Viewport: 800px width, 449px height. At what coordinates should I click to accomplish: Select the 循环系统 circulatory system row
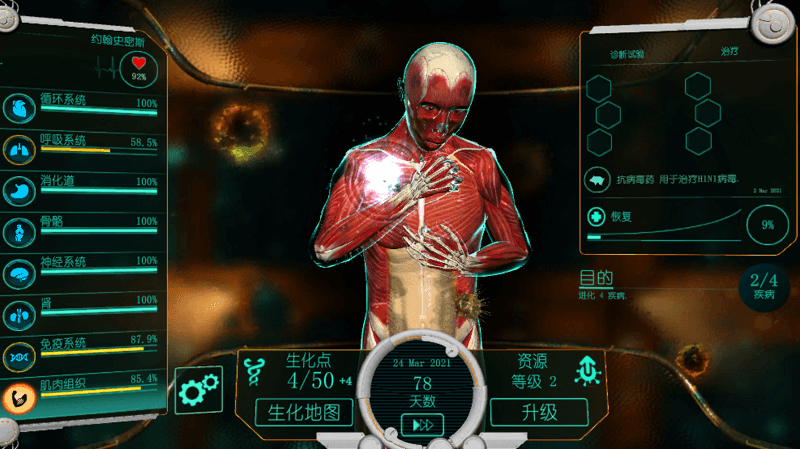[x=85, y=106]
